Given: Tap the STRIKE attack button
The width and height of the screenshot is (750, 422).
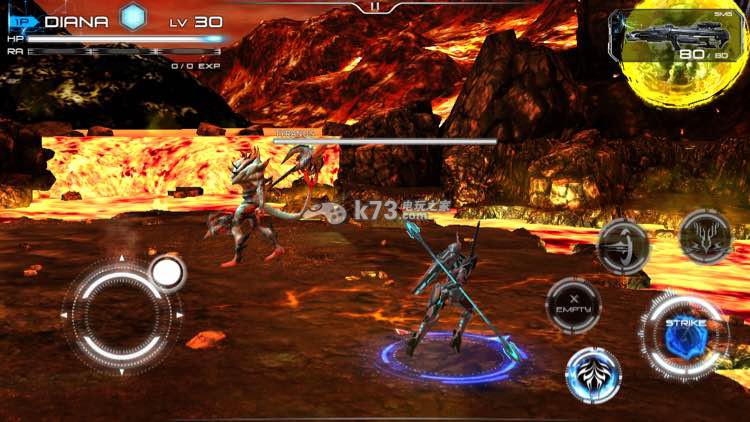Looking at the screenshot, I should pos(686,335).
